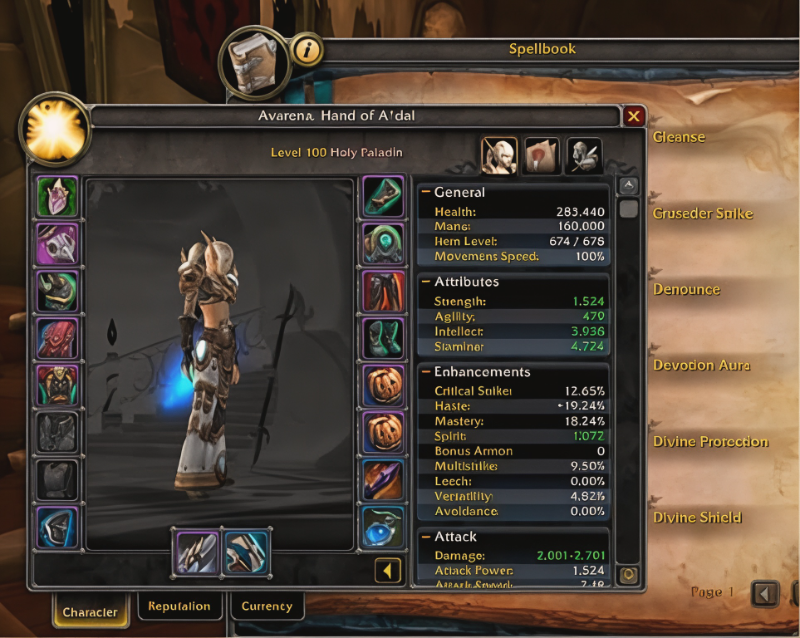The image size is (800, 638).
Task: Click the yellow arrow to collapse sidebar
Action: (x=388, y=570)
